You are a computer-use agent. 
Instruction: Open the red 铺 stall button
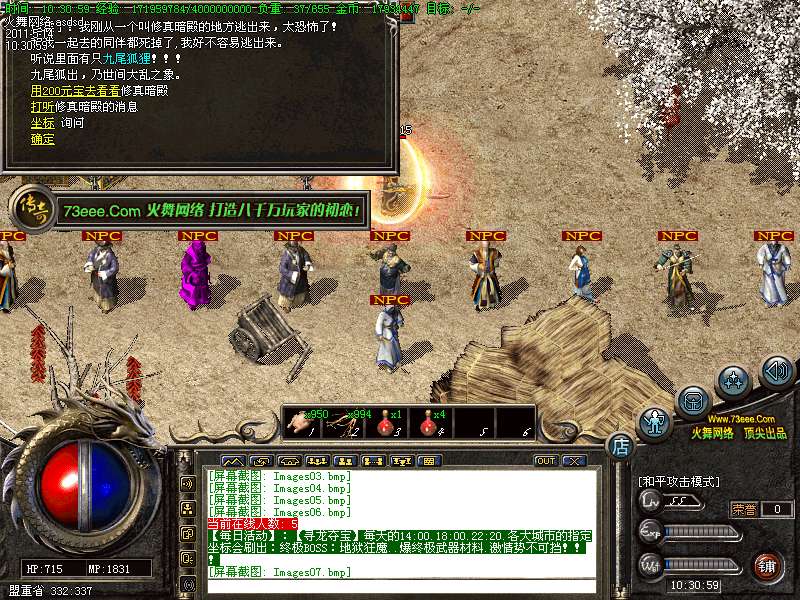click(x=765, y=567)
